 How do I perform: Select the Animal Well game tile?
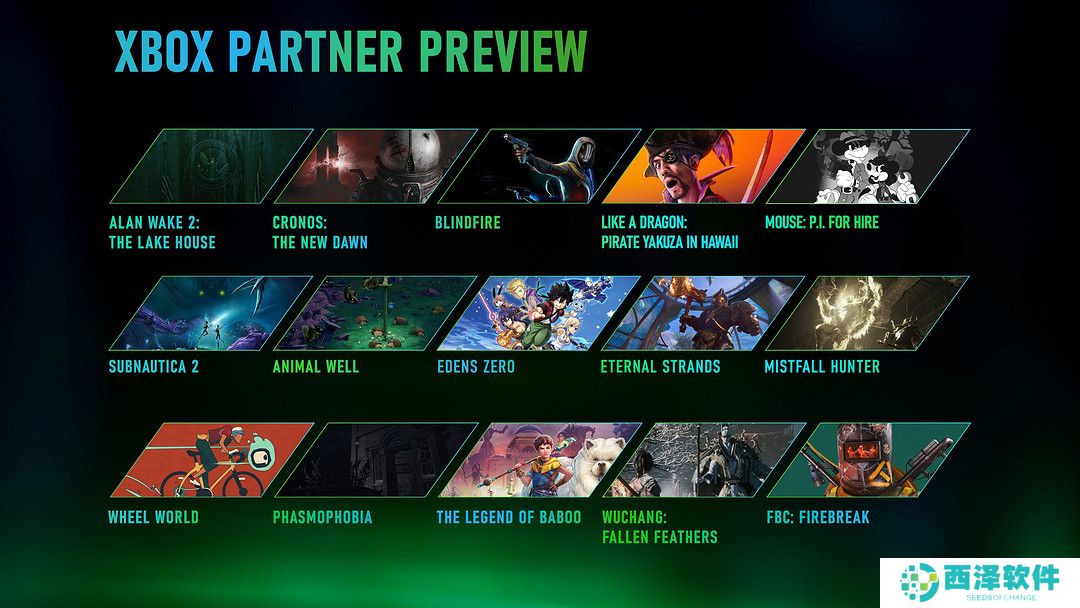[374, 313]
